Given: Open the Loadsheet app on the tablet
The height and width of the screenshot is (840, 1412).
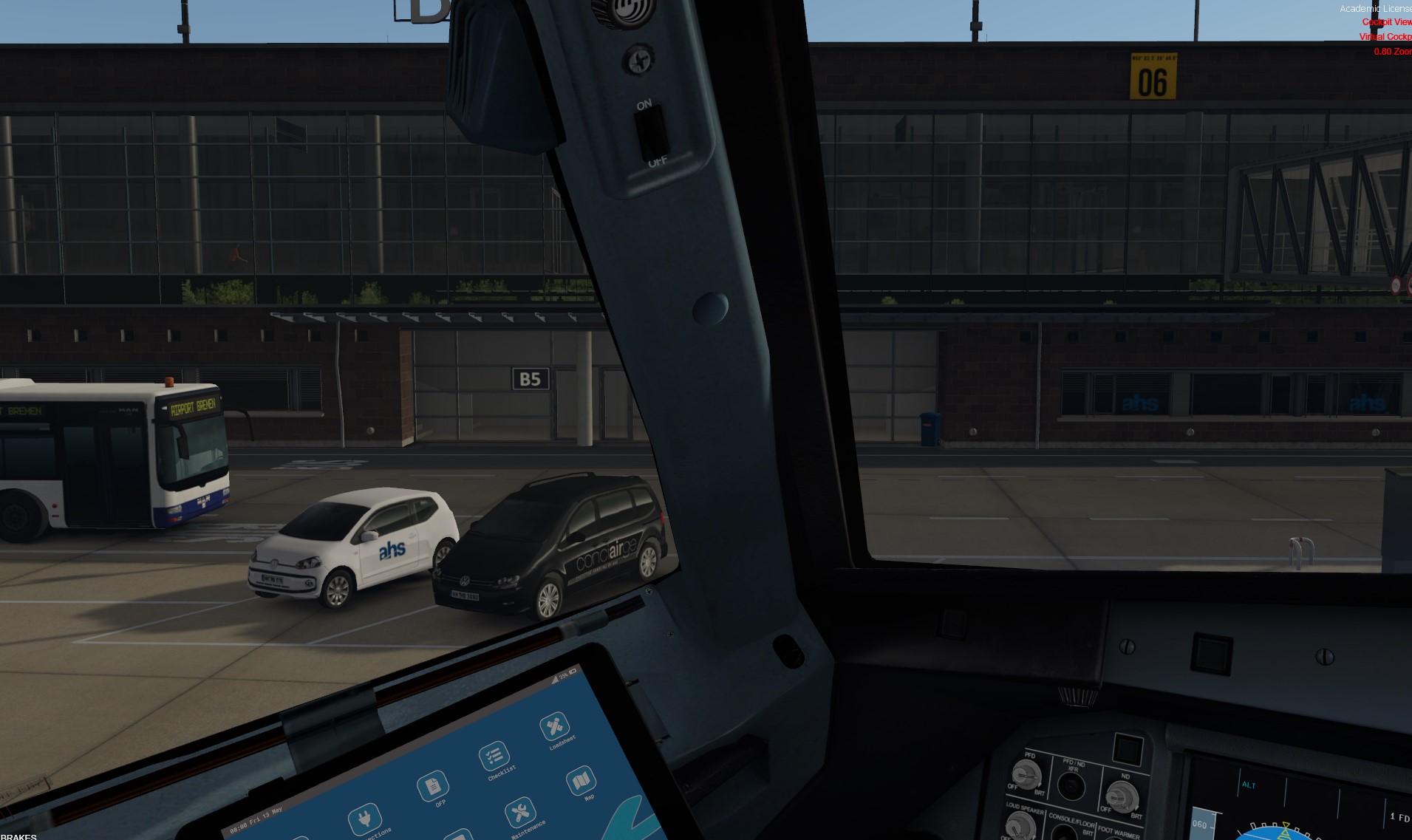Looking at the screenshot, I should (554, 727).
